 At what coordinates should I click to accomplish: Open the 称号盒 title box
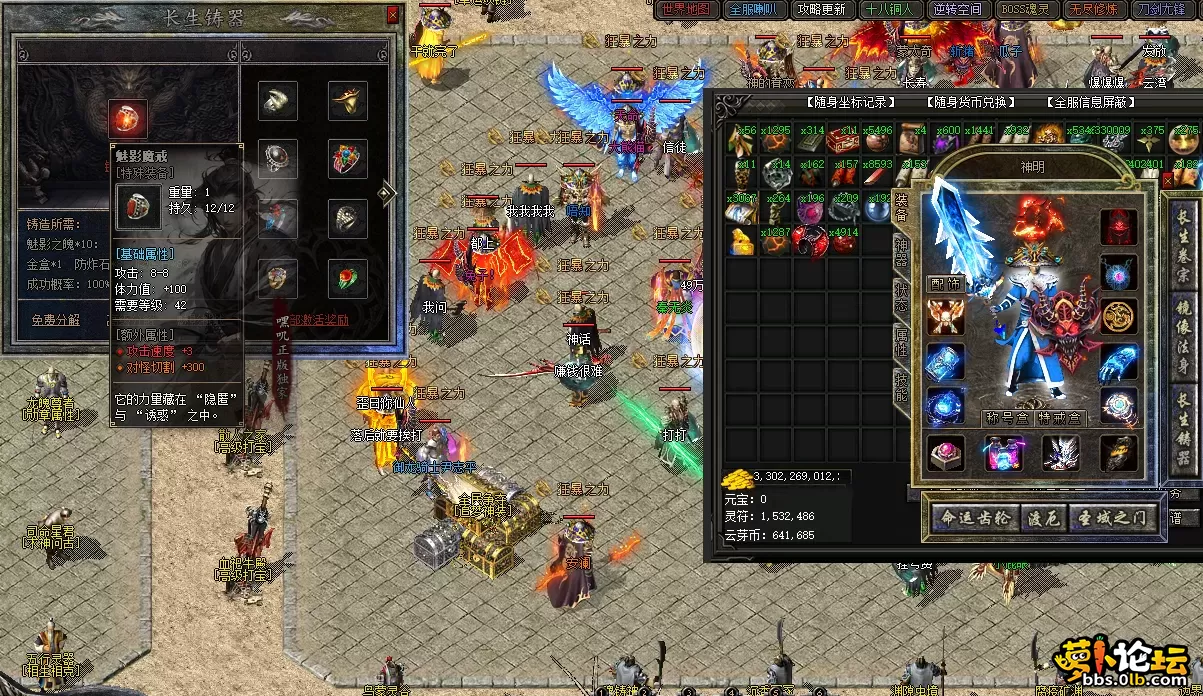tap(1005, 418)
